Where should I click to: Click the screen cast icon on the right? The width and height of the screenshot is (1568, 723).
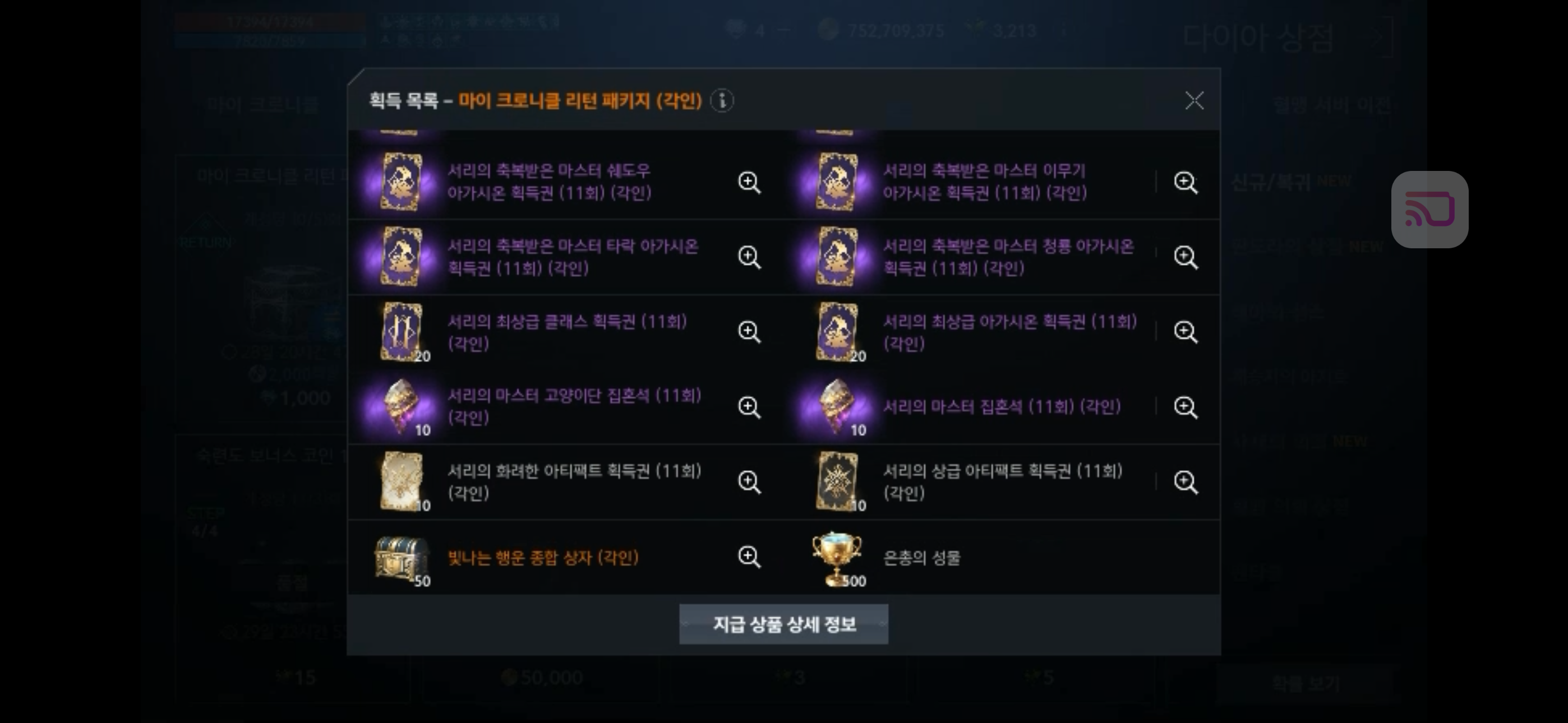click(1429, 208)
